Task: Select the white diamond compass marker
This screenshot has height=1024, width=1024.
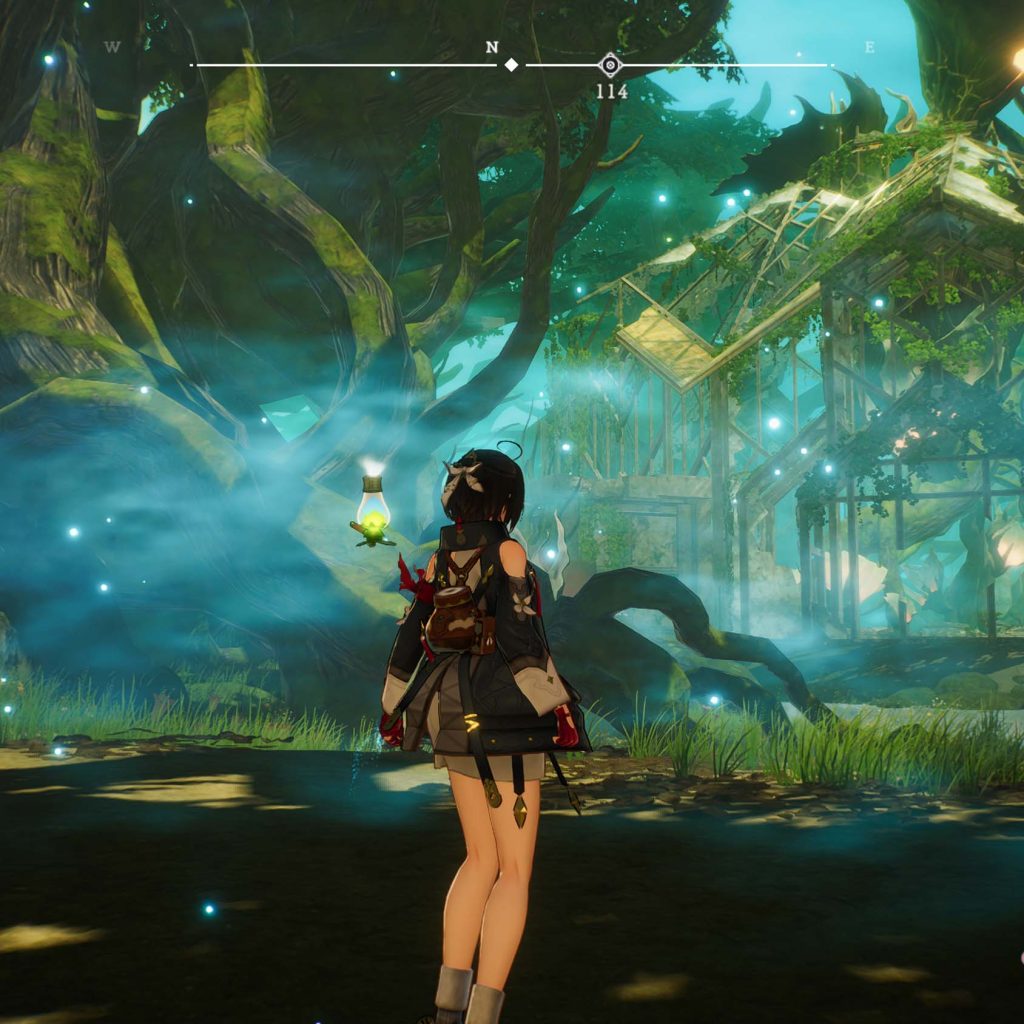Action: coord(511,65)
